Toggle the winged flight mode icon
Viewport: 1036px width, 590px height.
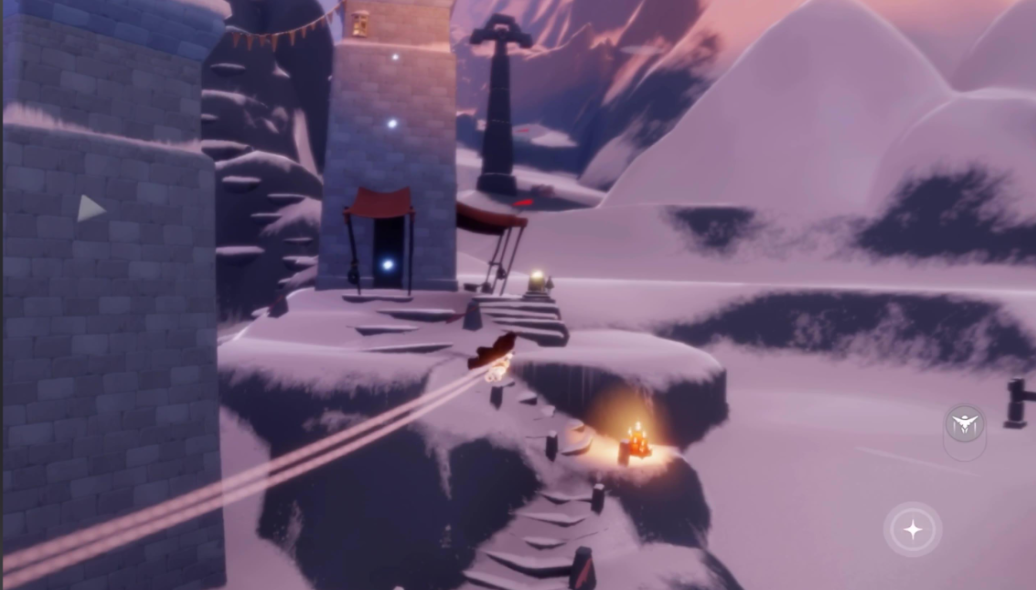point(964,424)
